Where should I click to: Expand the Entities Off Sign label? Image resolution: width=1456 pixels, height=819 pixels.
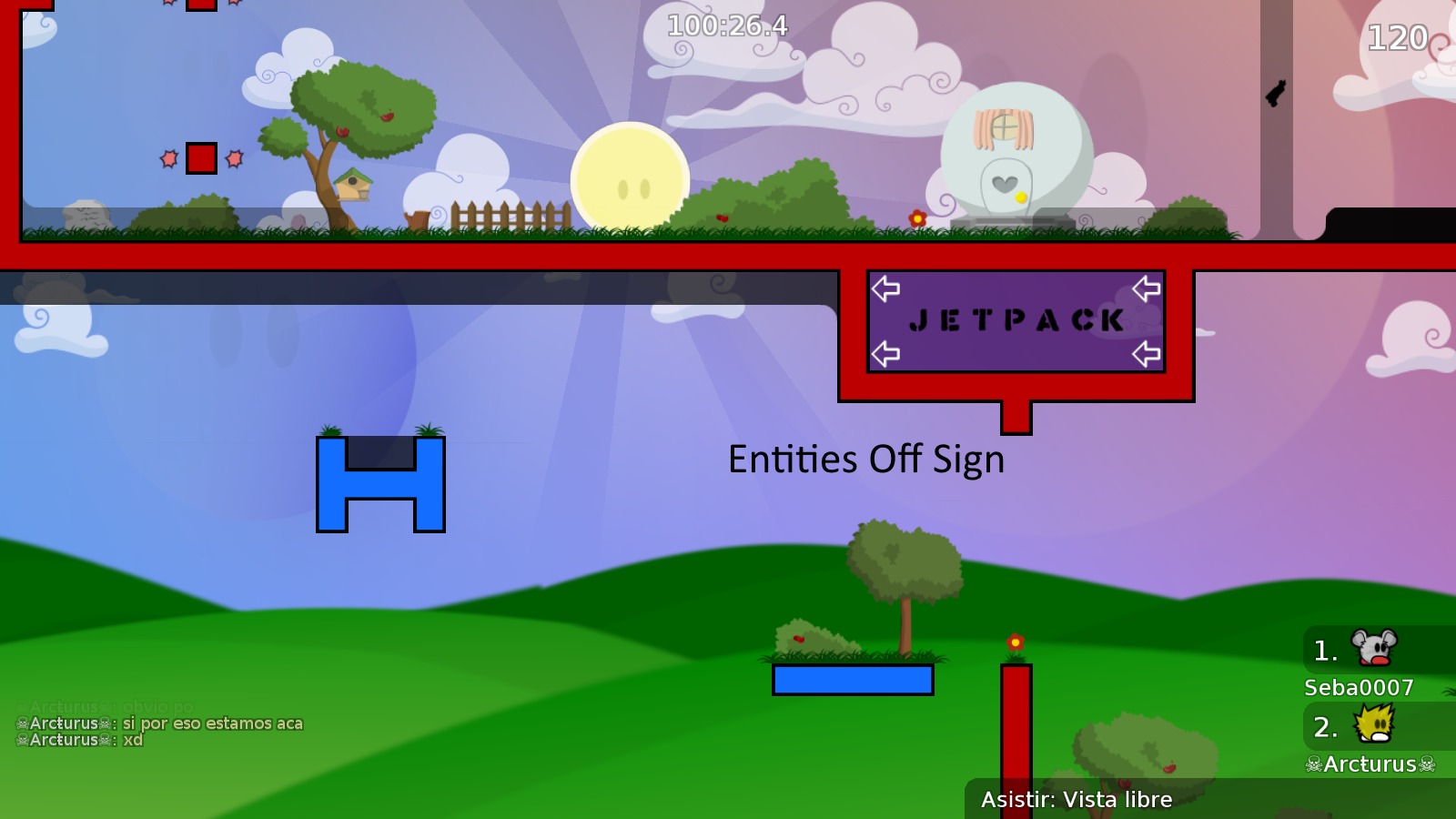click(x=866, y=460)
